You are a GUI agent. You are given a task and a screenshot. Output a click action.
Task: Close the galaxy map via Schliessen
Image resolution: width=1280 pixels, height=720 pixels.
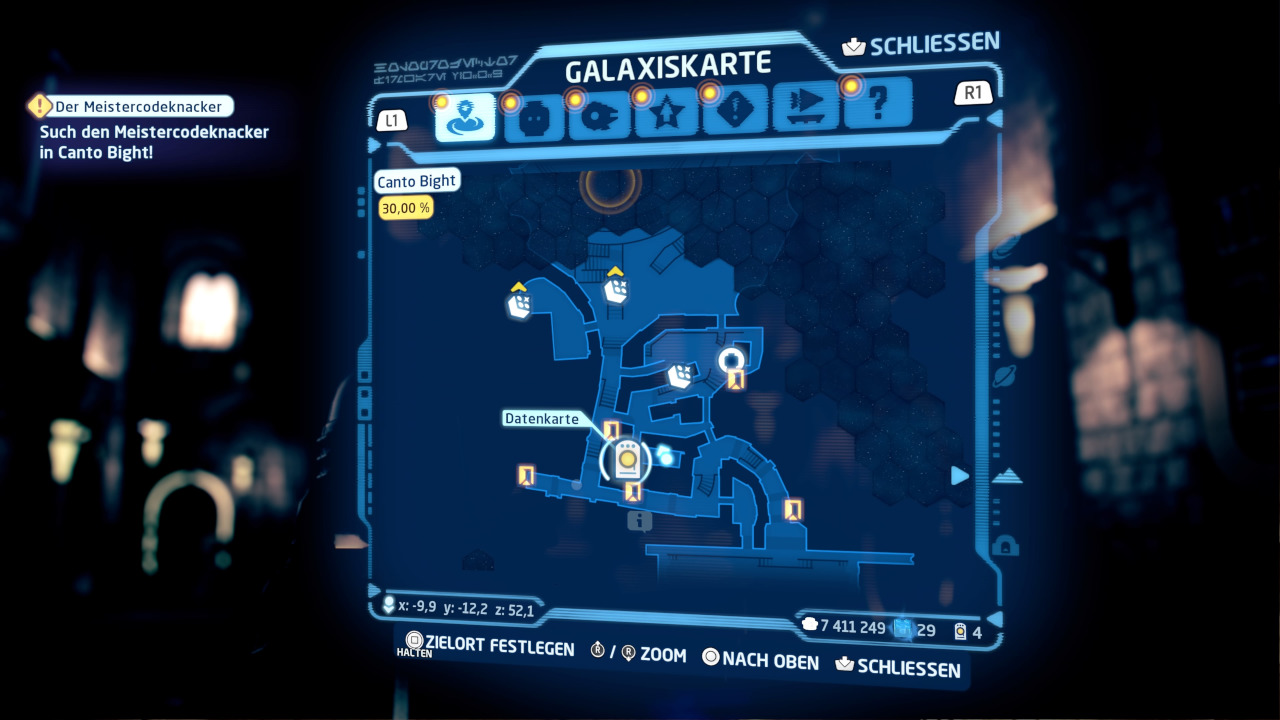click(x=922, y=45)
